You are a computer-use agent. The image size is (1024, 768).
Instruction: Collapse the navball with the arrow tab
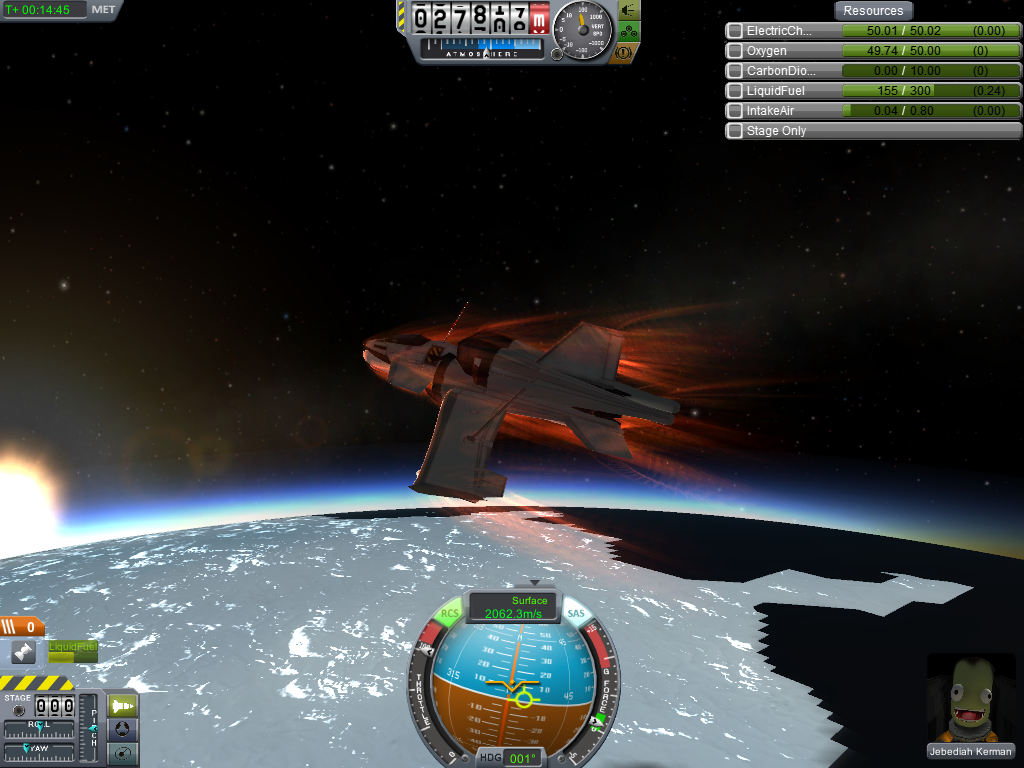coord(535,582)
